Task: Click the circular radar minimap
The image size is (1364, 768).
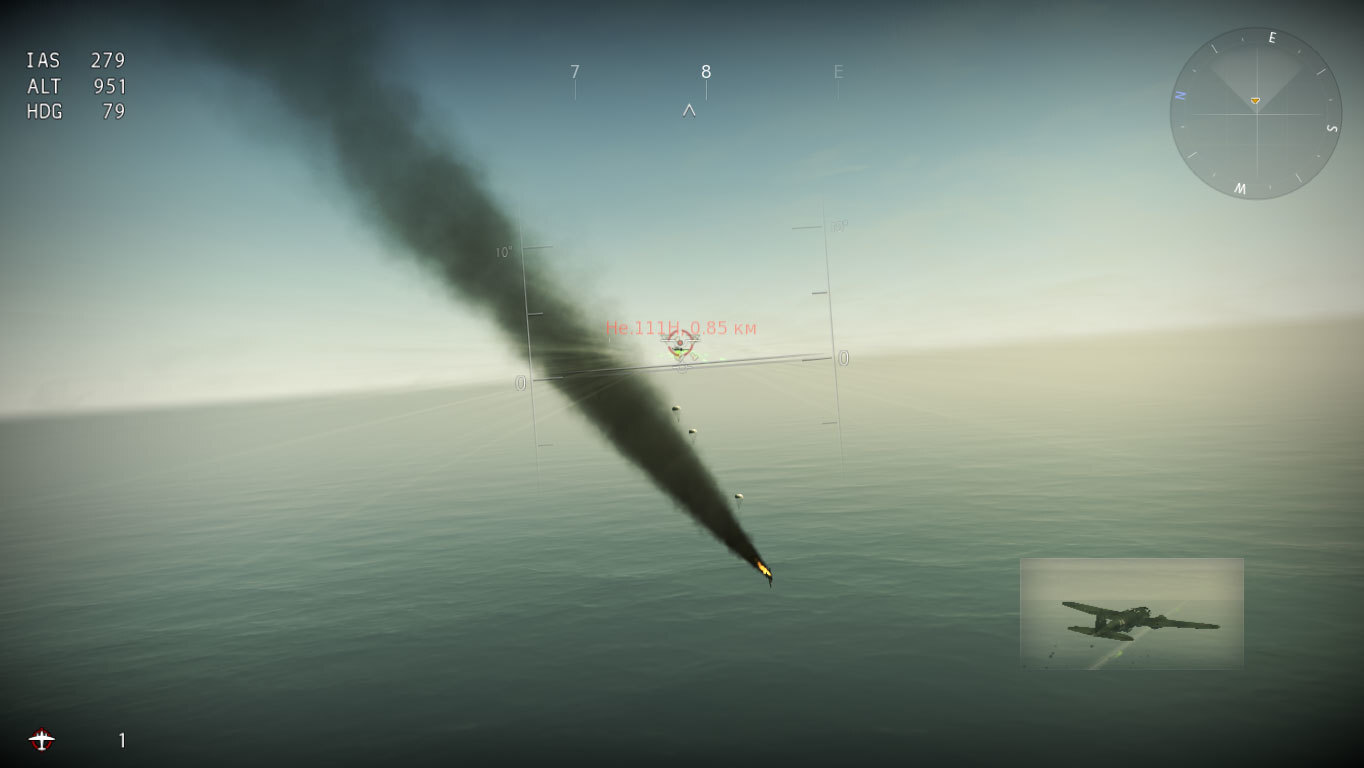Action: click(1255, 113)
